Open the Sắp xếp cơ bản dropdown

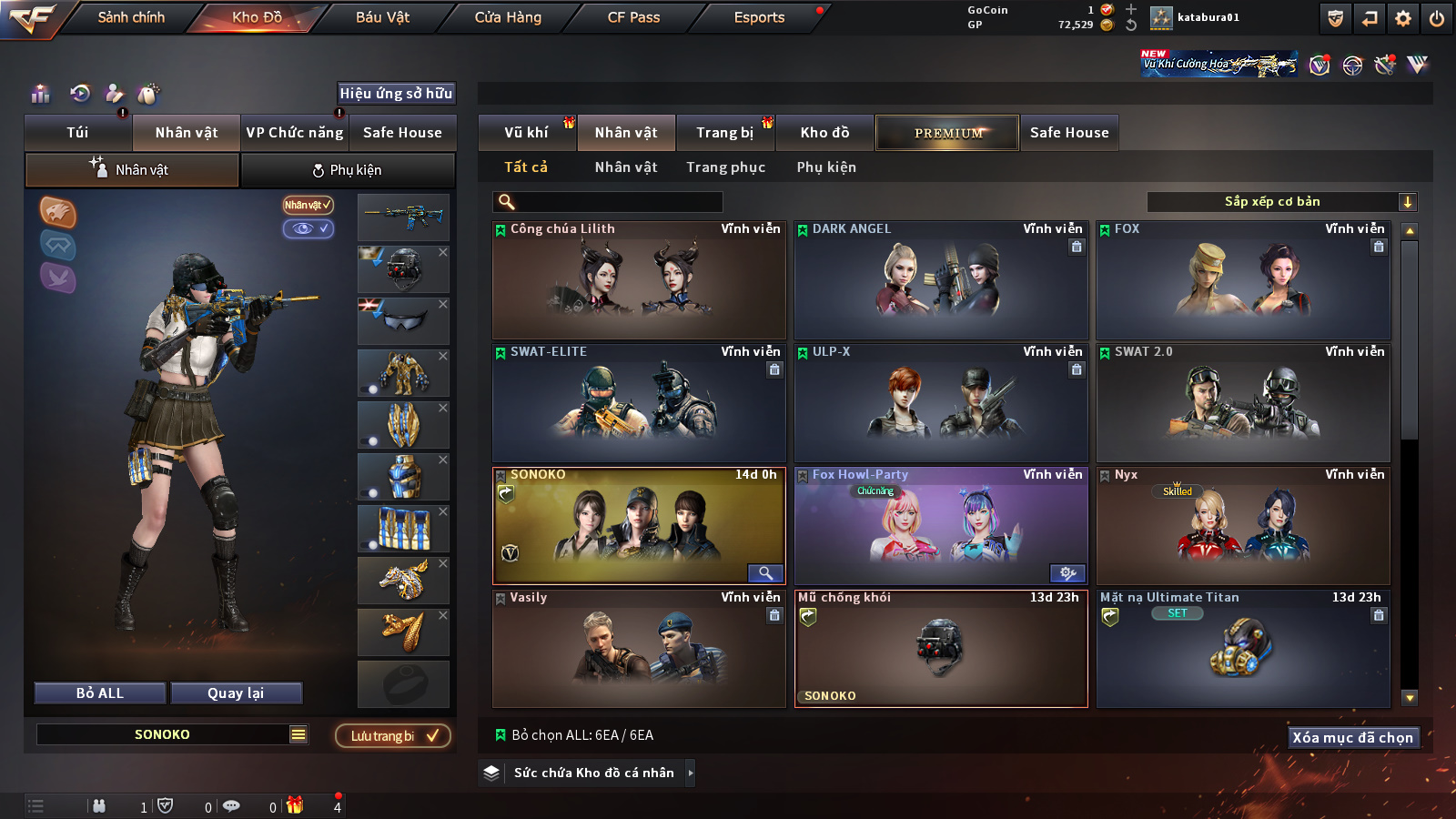(1281, 202)
